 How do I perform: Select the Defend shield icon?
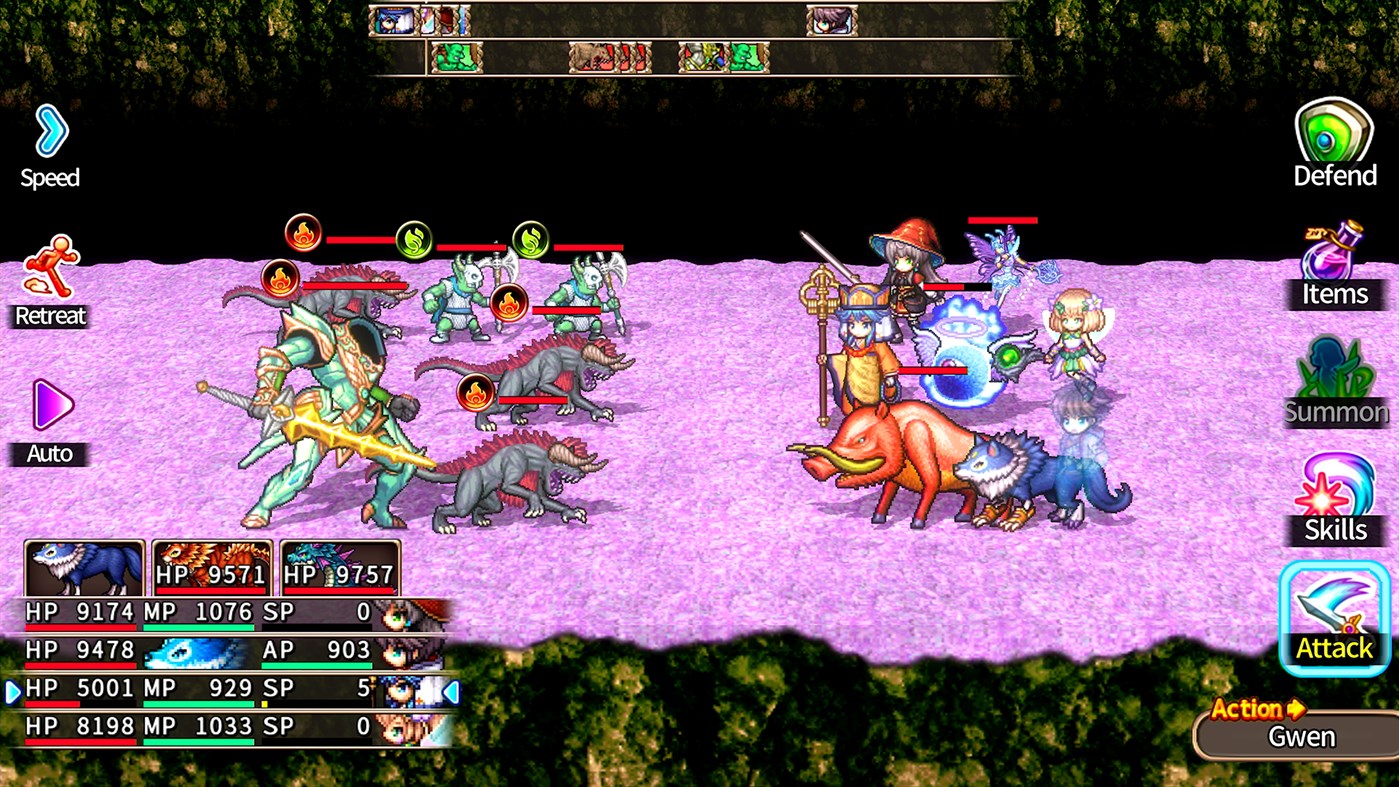1334,138
